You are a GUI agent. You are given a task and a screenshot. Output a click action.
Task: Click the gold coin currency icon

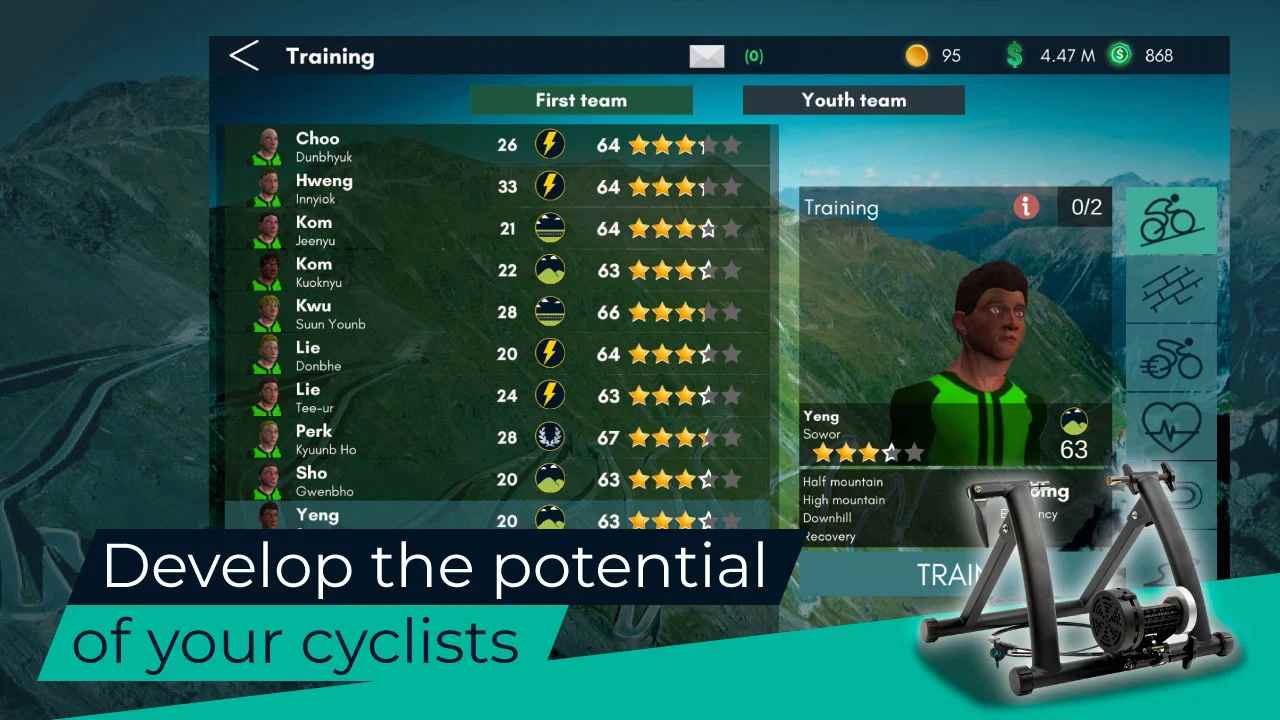[917, 56]
